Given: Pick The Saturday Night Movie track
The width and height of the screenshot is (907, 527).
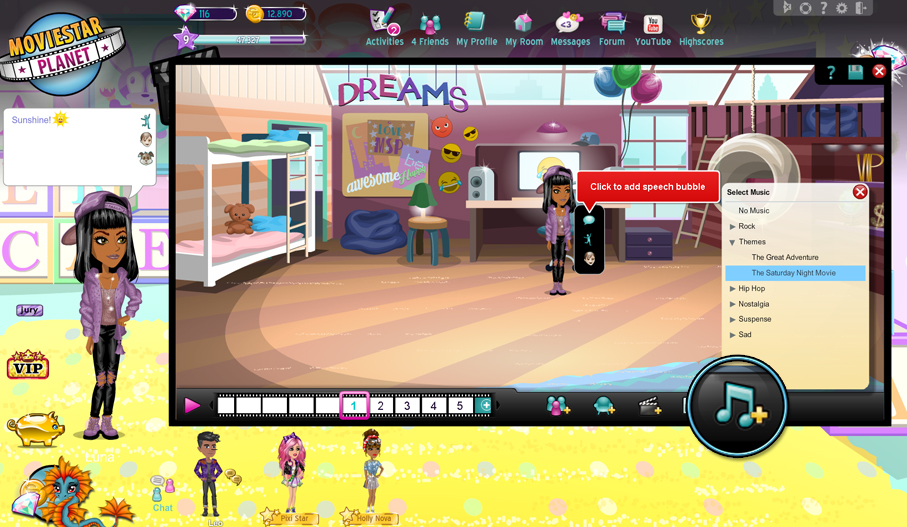Looking at the screenshot, I should (793, 273).
